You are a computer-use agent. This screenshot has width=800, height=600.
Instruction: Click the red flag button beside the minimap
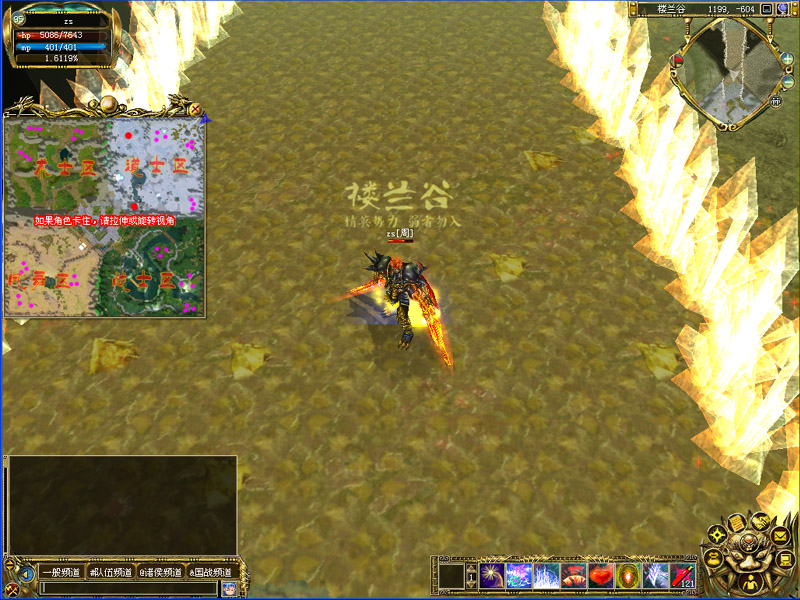coord(678,61)
